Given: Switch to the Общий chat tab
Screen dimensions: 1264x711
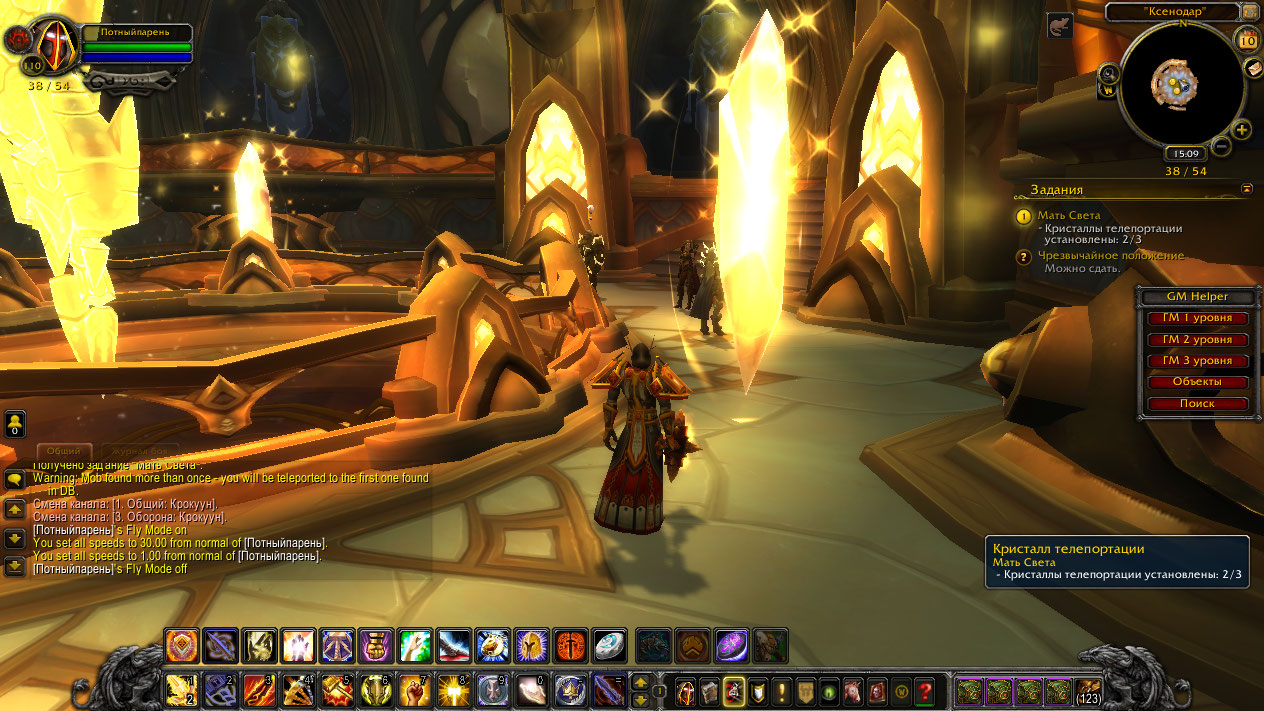Looking at the screenshot, I should coord(64,452).
